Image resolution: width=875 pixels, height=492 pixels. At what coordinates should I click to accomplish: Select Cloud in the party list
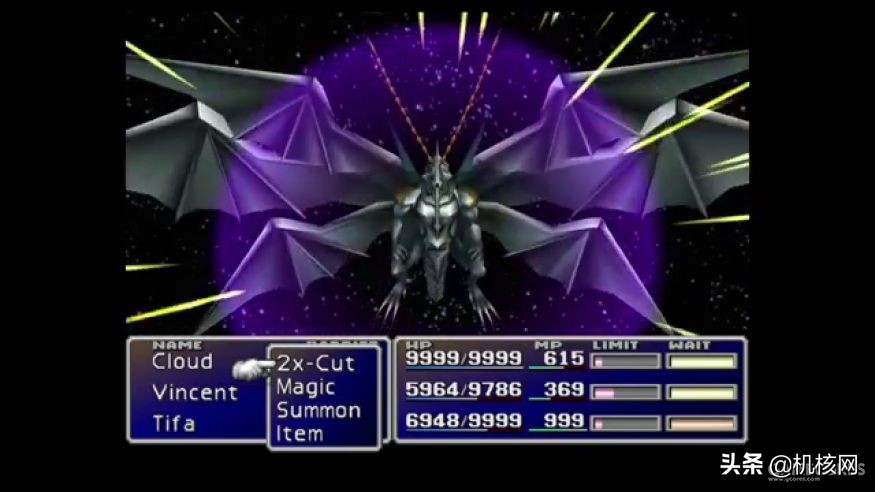(x=182, y=362)
